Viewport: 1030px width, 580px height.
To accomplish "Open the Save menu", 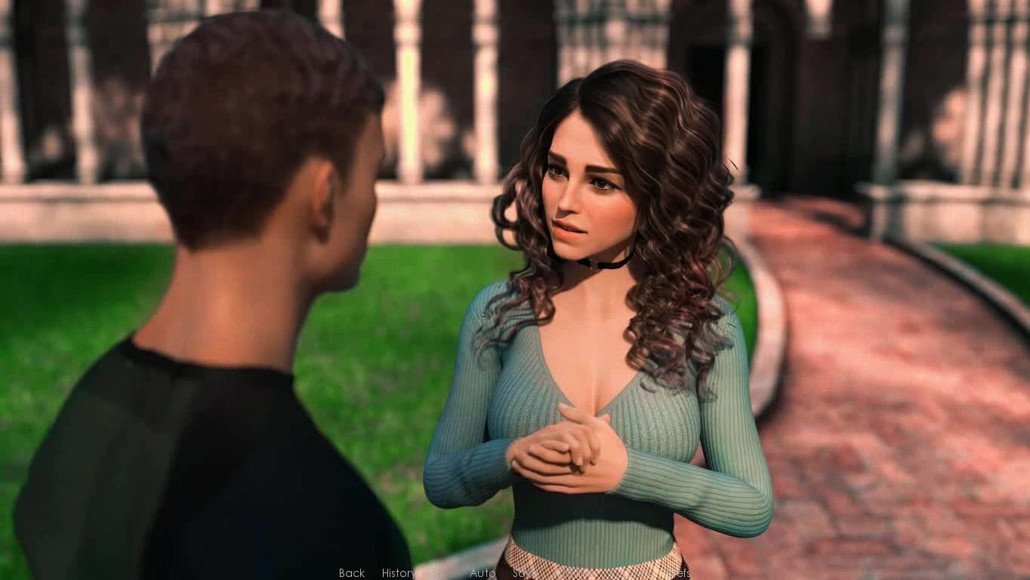I will click(523, 573).
